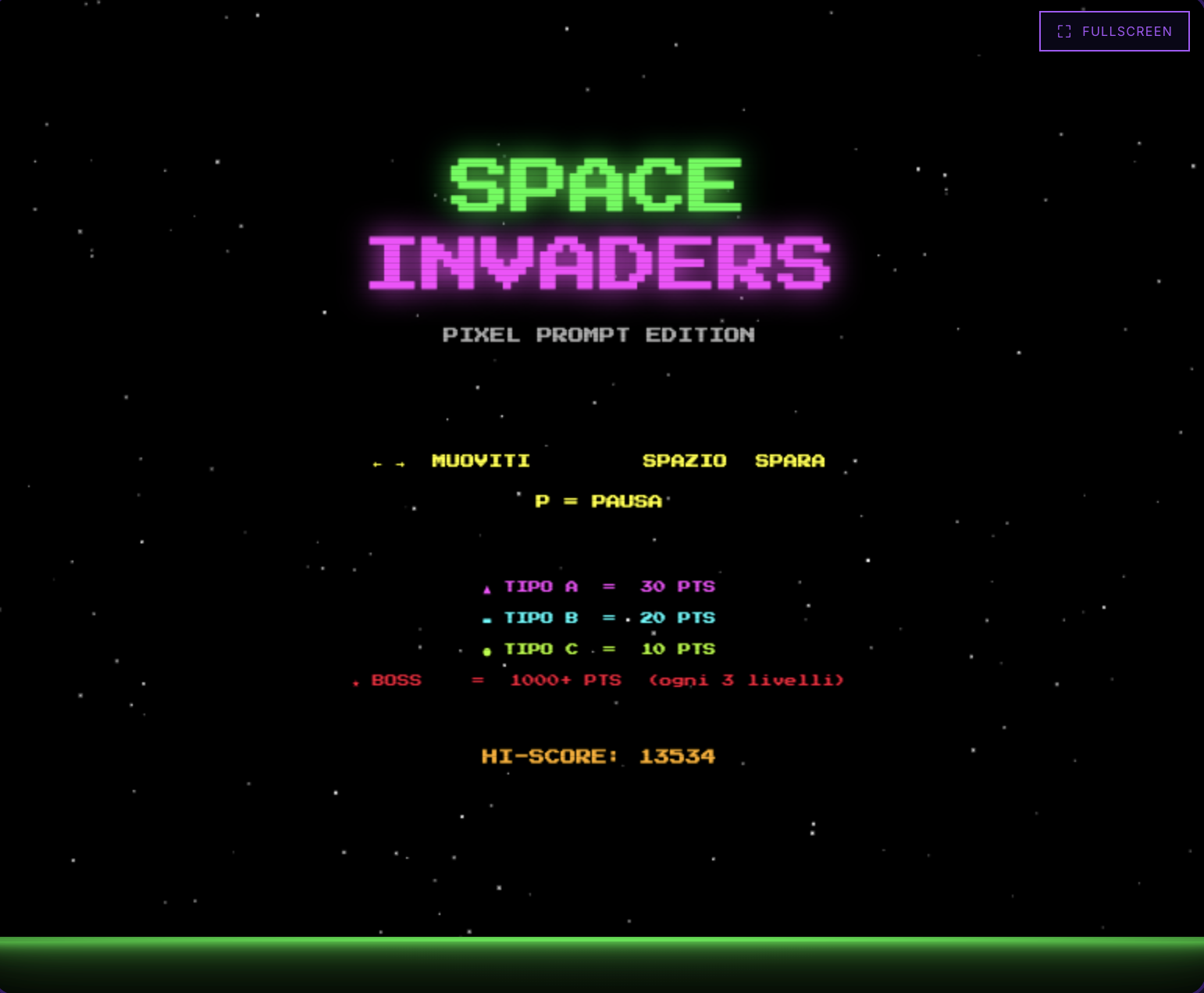Select the green Tipo C alien sprite

tap(488, 650)
